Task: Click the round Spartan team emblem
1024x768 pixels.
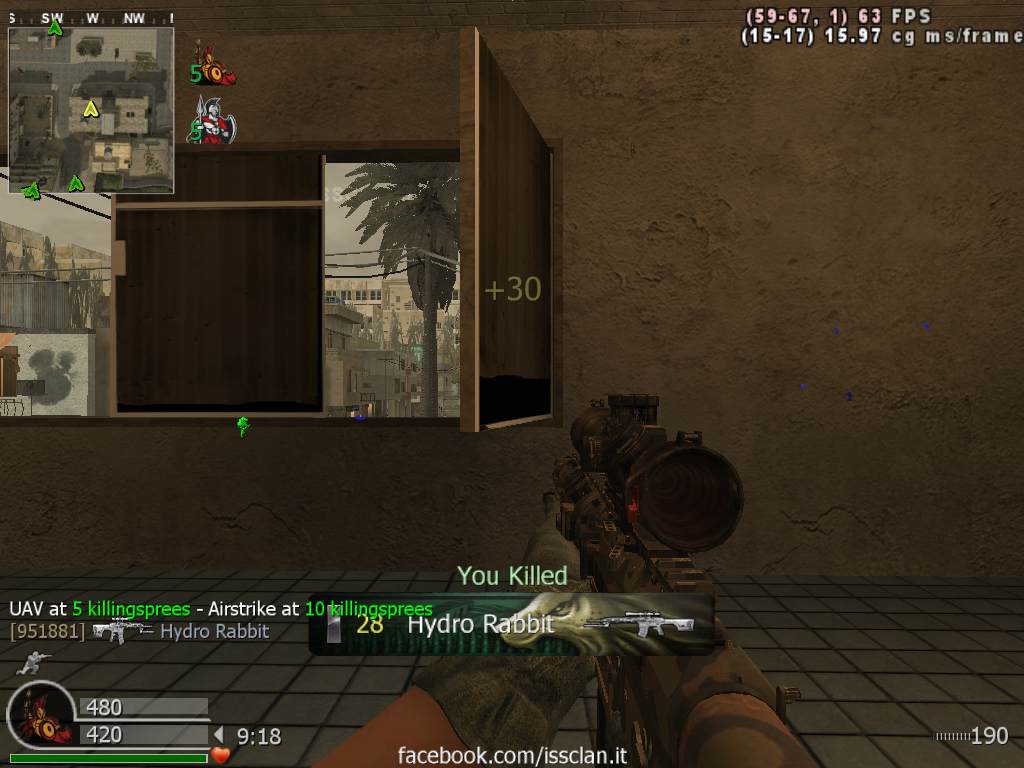Action: tap(41, 716)
